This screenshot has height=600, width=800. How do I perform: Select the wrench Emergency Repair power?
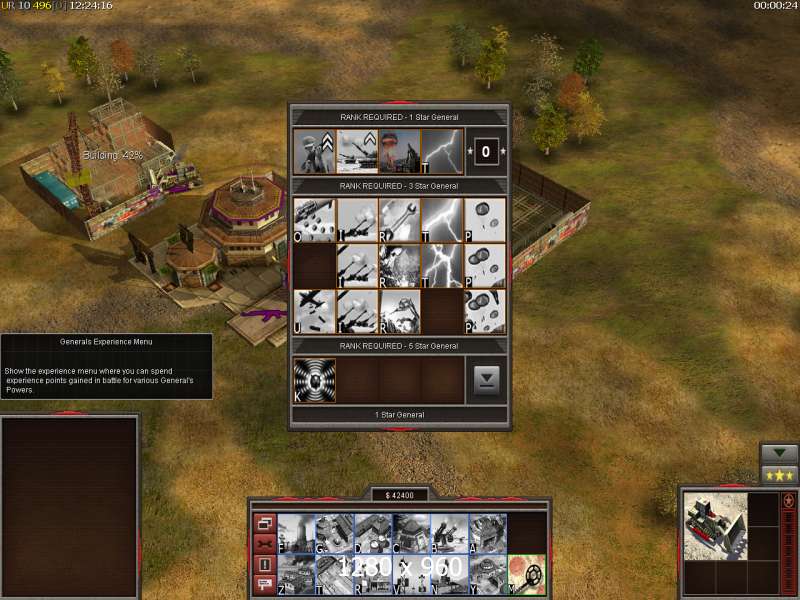point(400,218)
